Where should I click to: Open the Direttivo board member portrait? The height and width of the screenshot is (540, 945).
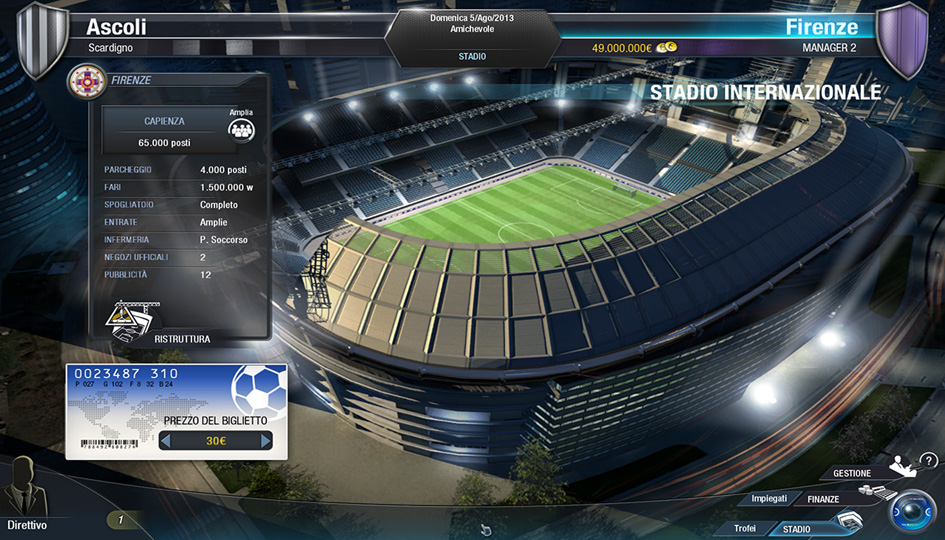click(x=26, y=489)
